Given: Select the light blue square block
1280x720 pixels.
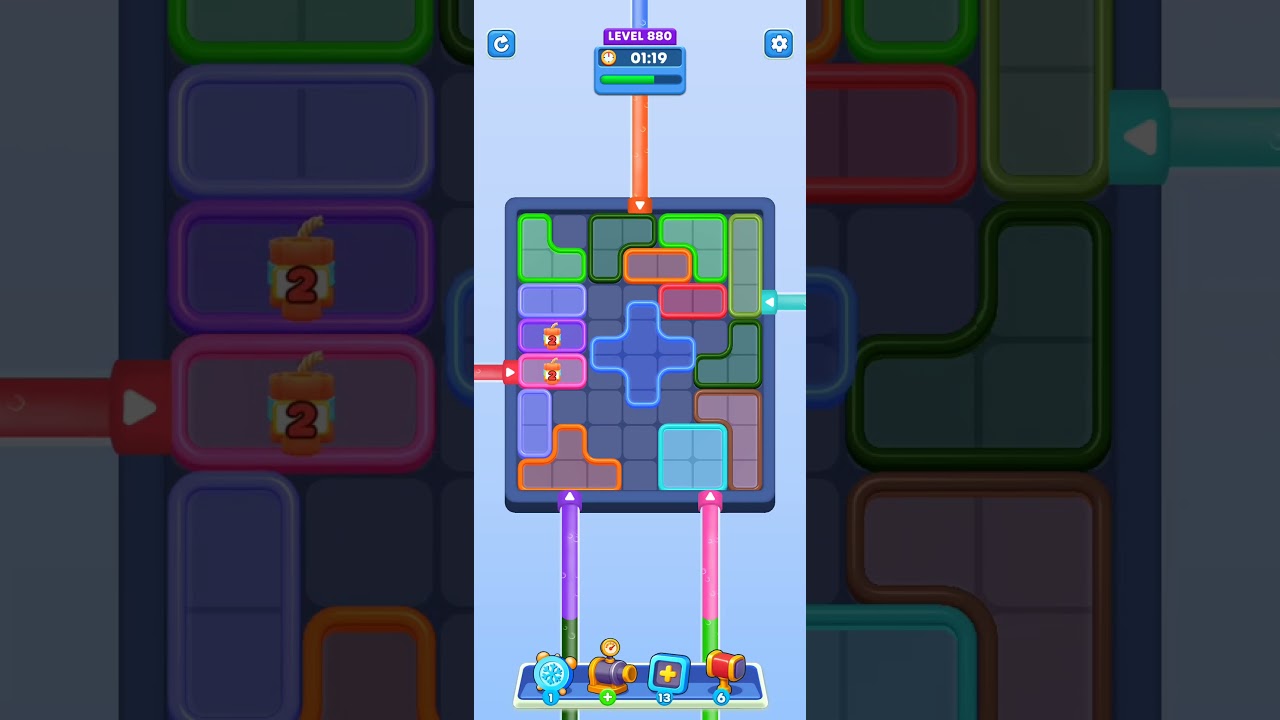Looking at the screenshot, I should 693,457.
